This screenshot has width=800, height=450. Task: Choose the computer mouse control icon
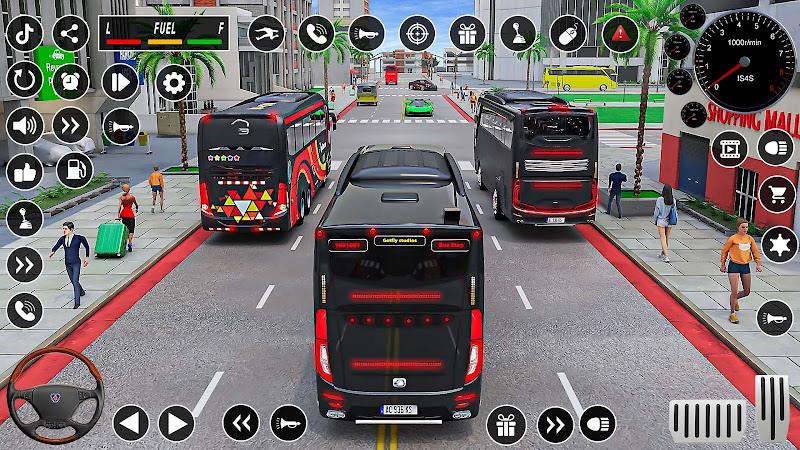567,33
